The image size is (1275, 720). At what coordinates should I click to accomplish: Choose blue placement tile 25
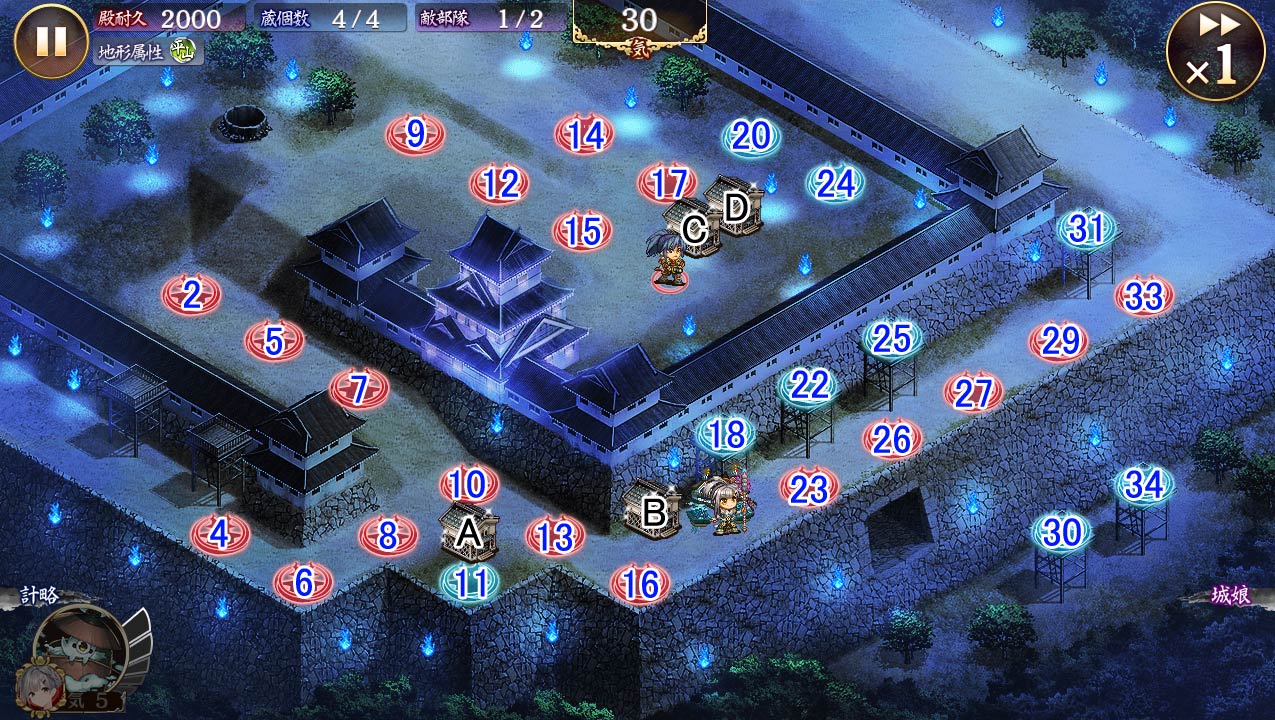891,339
